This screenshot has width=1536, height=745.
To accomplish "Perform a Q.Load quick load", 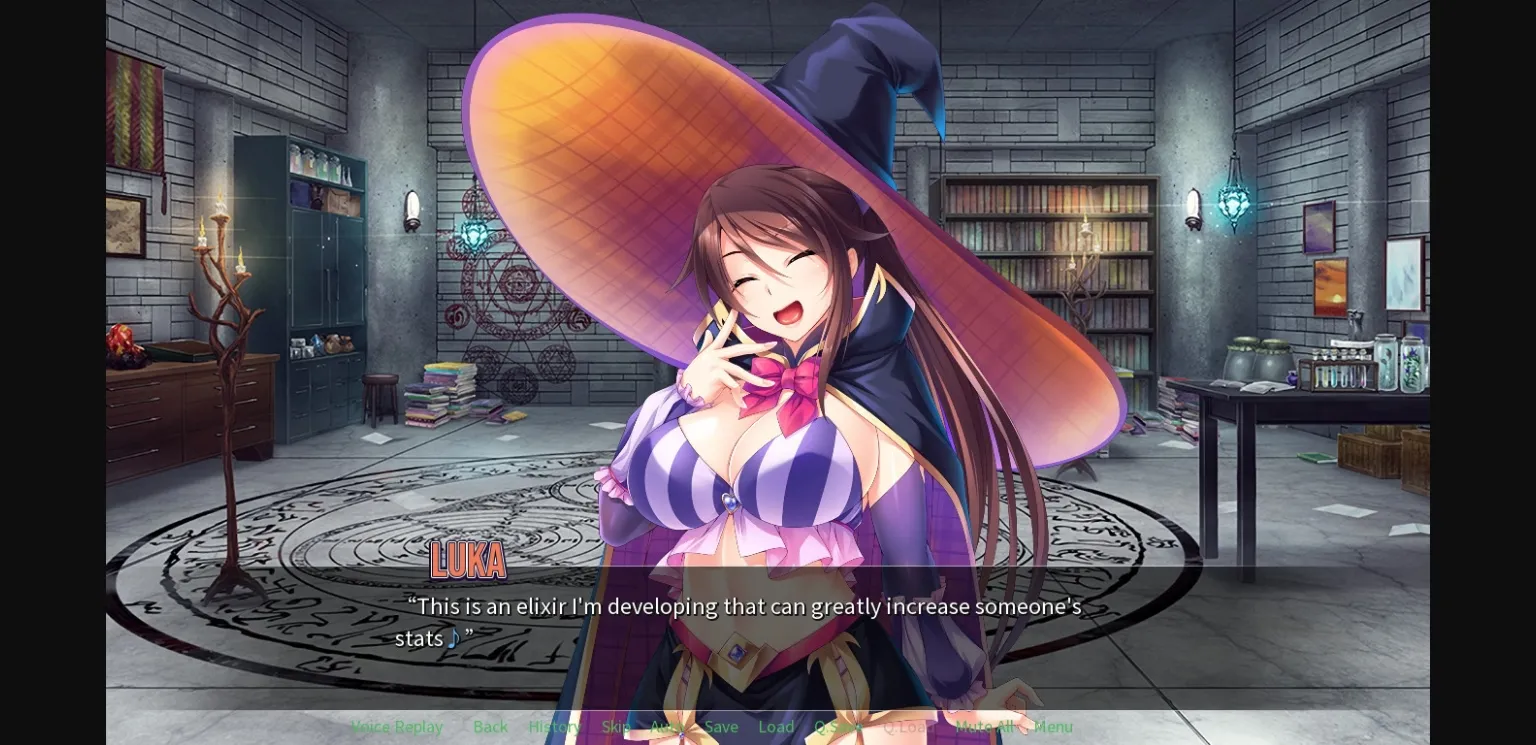I will (x=908, y=727).
